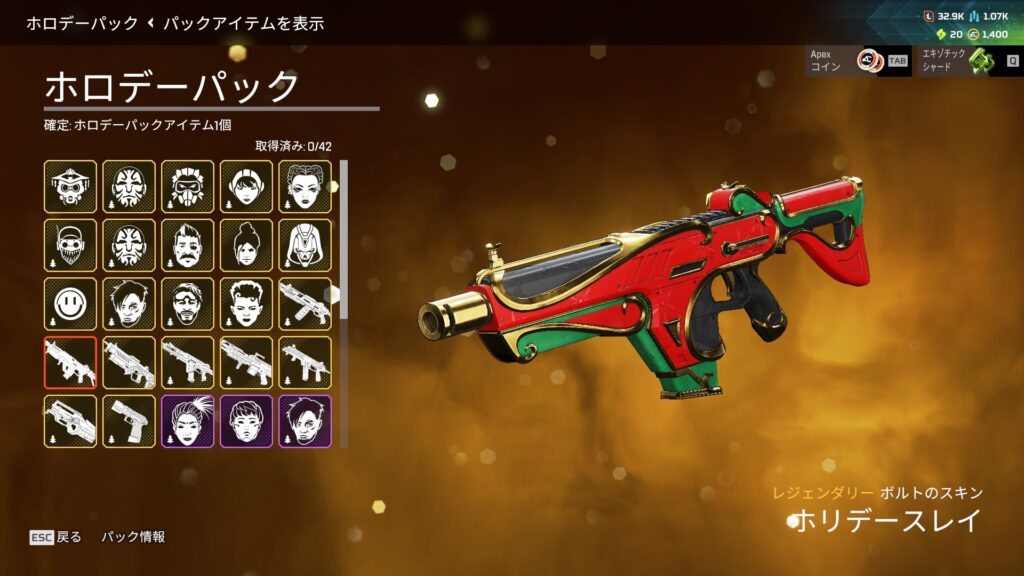Select the red-highlighted weapon skin tile
This screenshot has width=1024, height=576.
pos(70,362)
